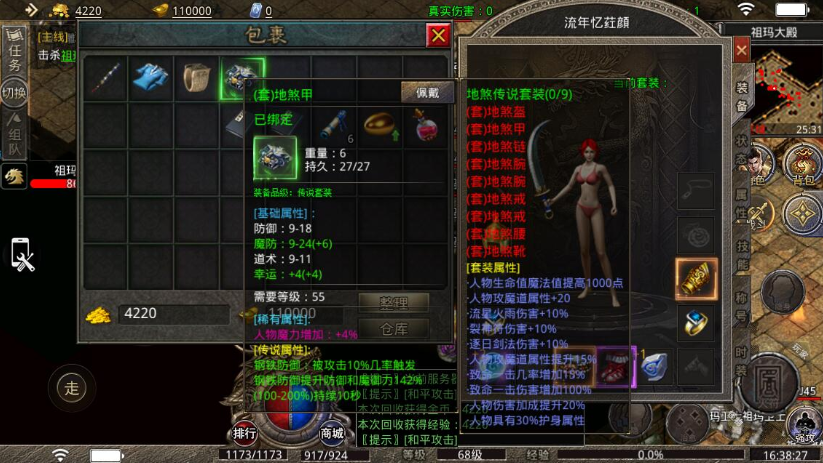
Task: Select the blue robe in the bag
Action: point(151,79)
